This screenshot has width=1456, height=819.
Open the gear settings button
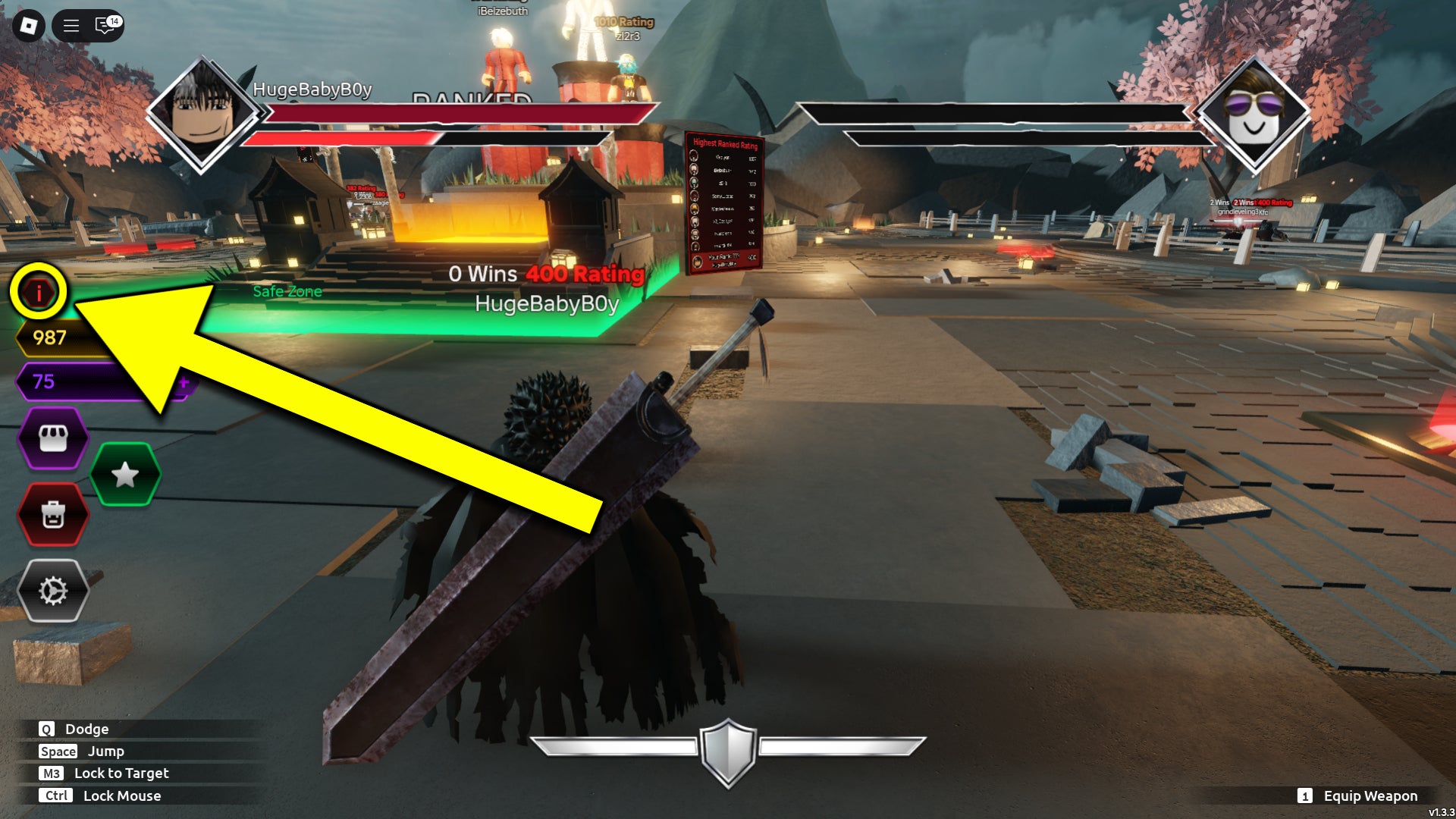coord(53,591)
